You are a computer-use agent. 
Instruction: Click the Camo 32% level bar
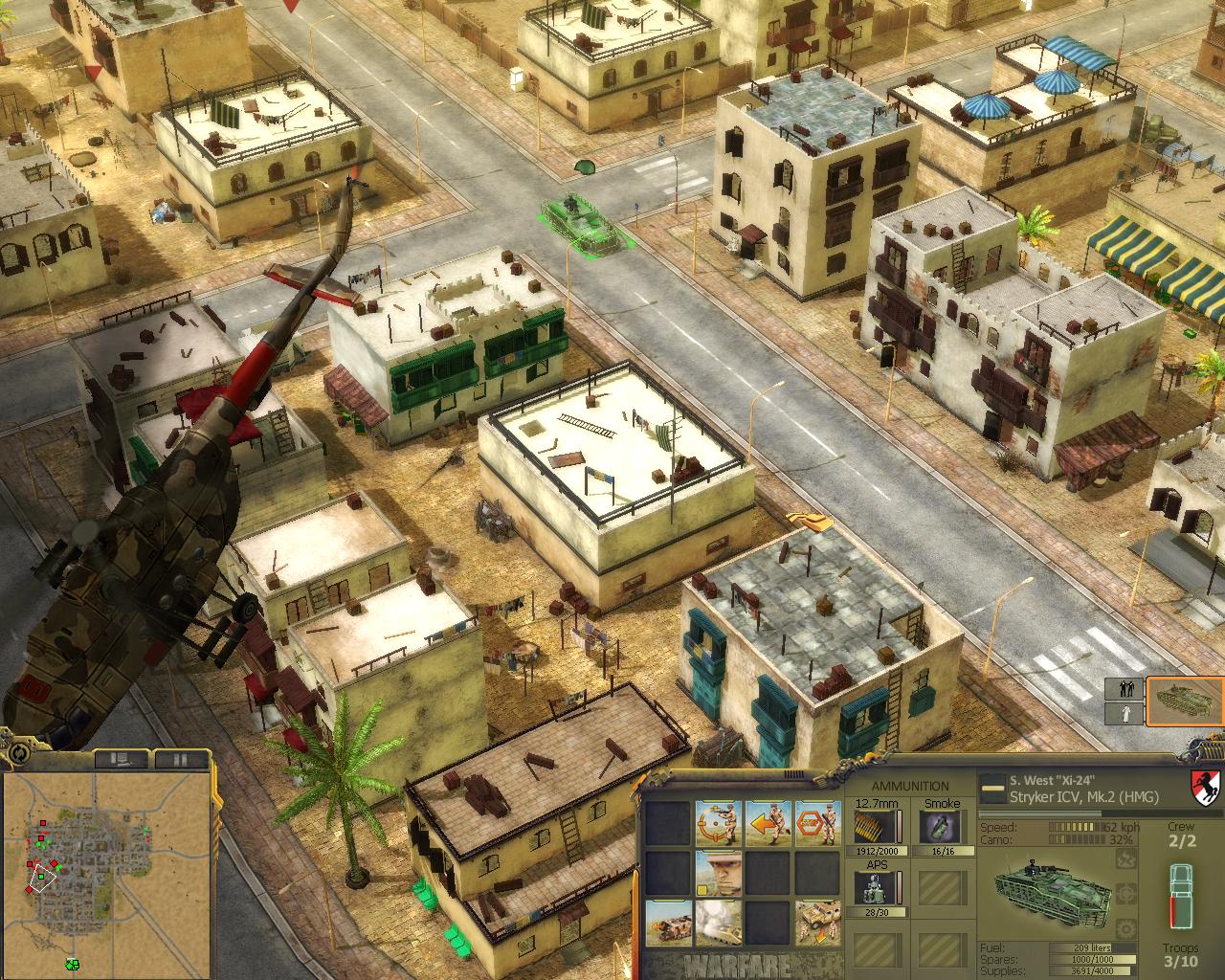coord(1077,840)
